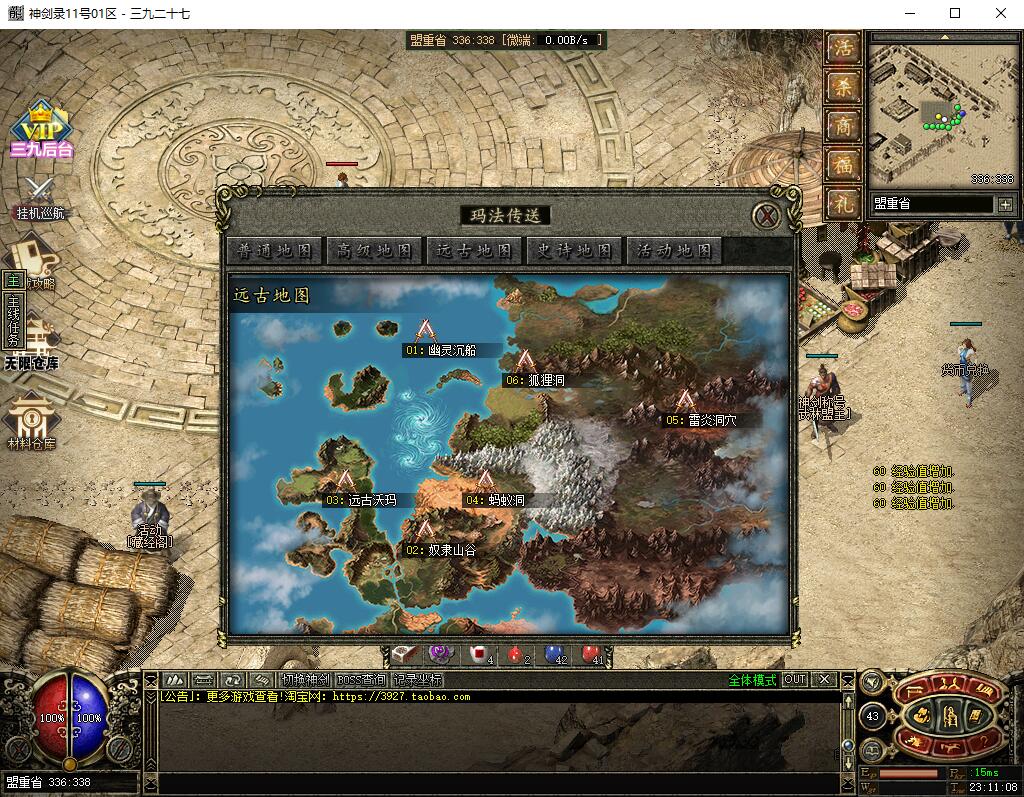Close the 玛法传送 teleport window

(x=766, y=215)
